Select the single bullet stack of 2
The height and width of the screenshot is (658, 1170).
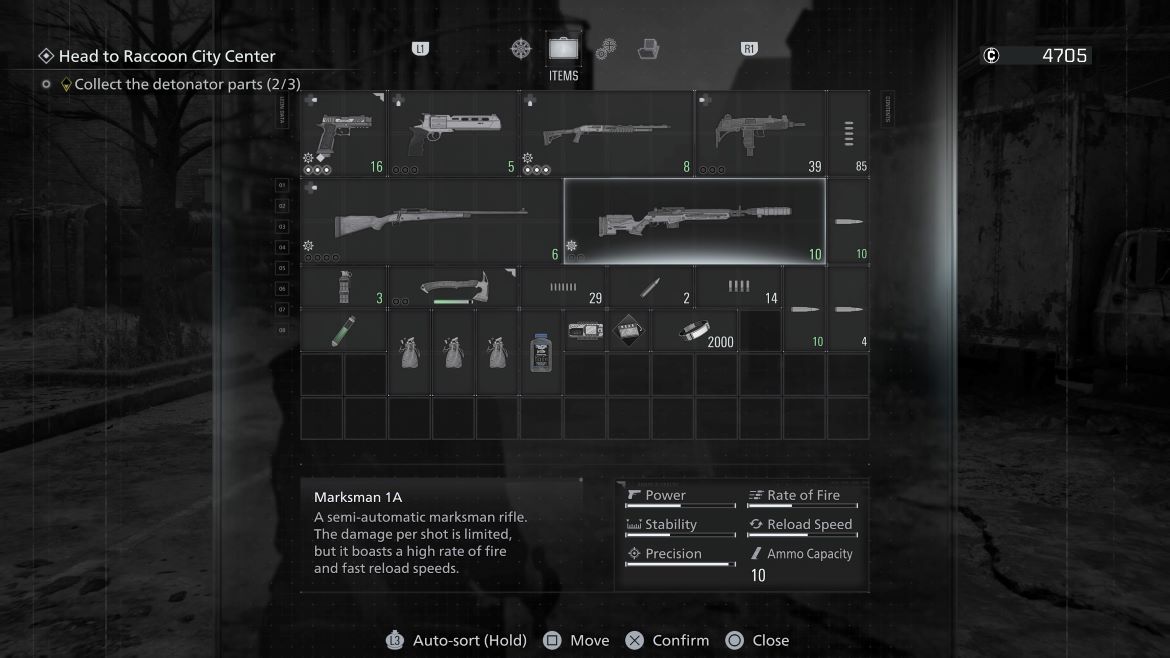pos(651,287)
